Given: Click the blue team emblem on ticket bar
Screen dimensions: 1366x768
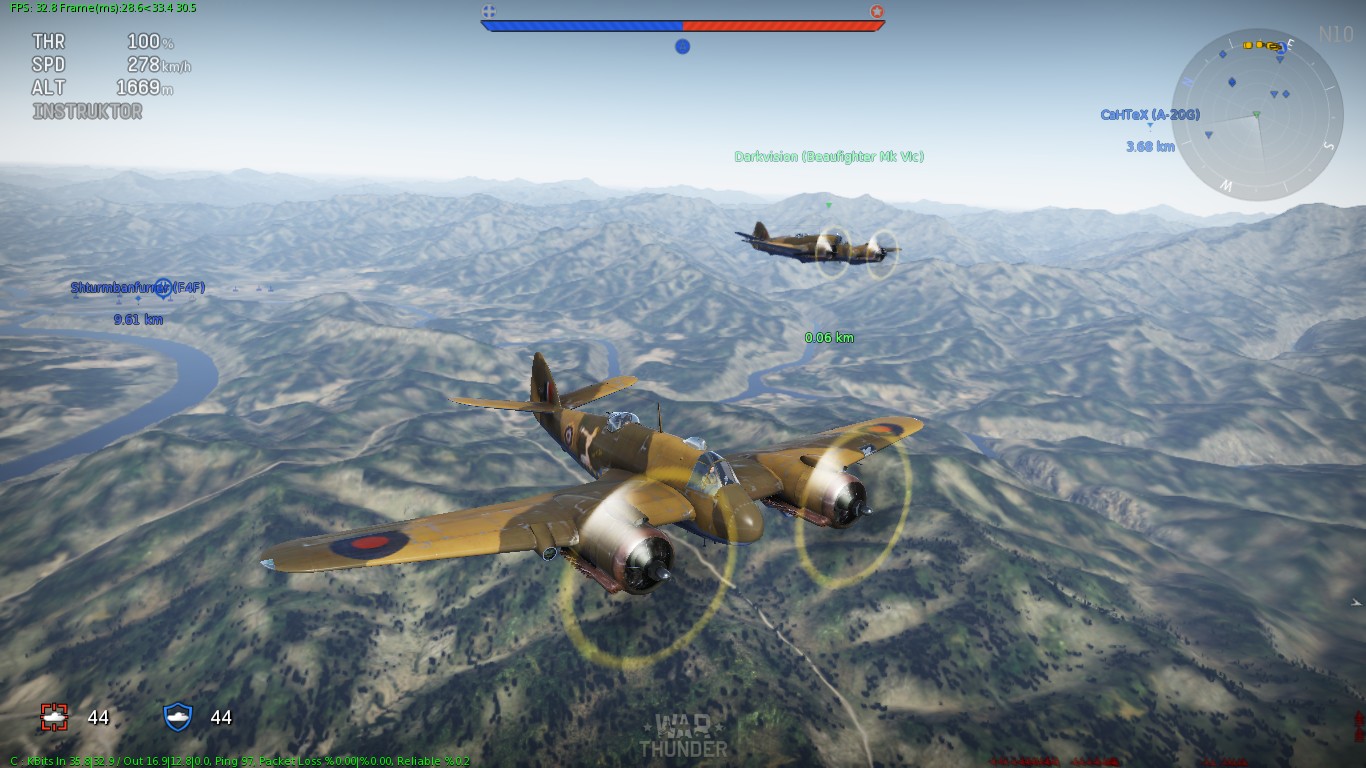Looking at the screenshot, I should point(489,12).
